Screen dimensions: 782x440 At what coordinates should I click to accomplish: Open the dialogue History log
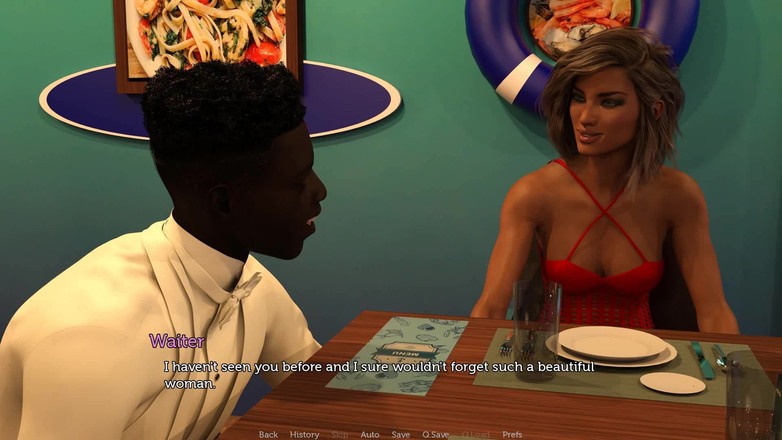(304, 434)
